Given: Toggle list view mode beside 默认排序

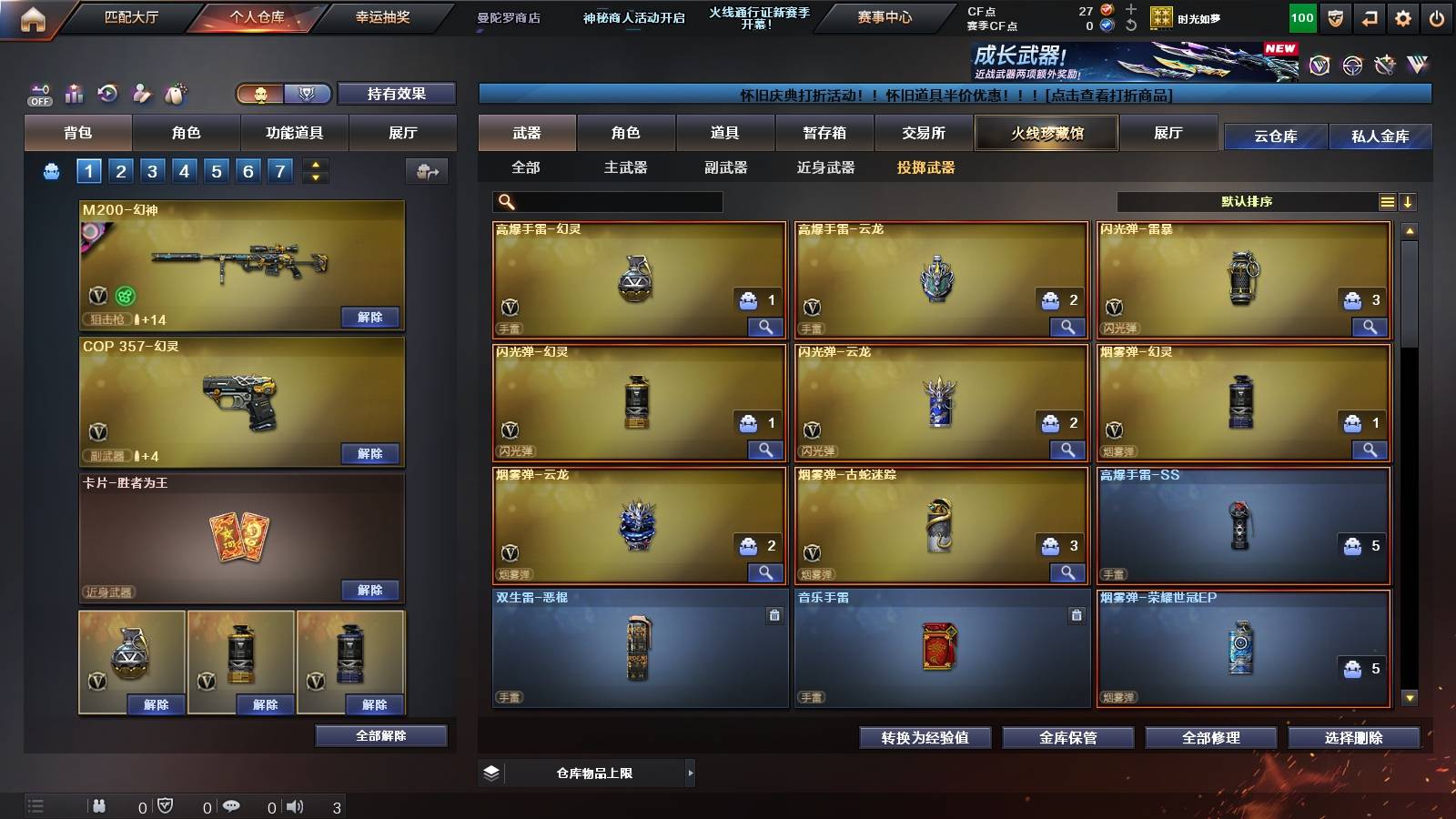Looking at the screenshot, I should pos(1387,201).
